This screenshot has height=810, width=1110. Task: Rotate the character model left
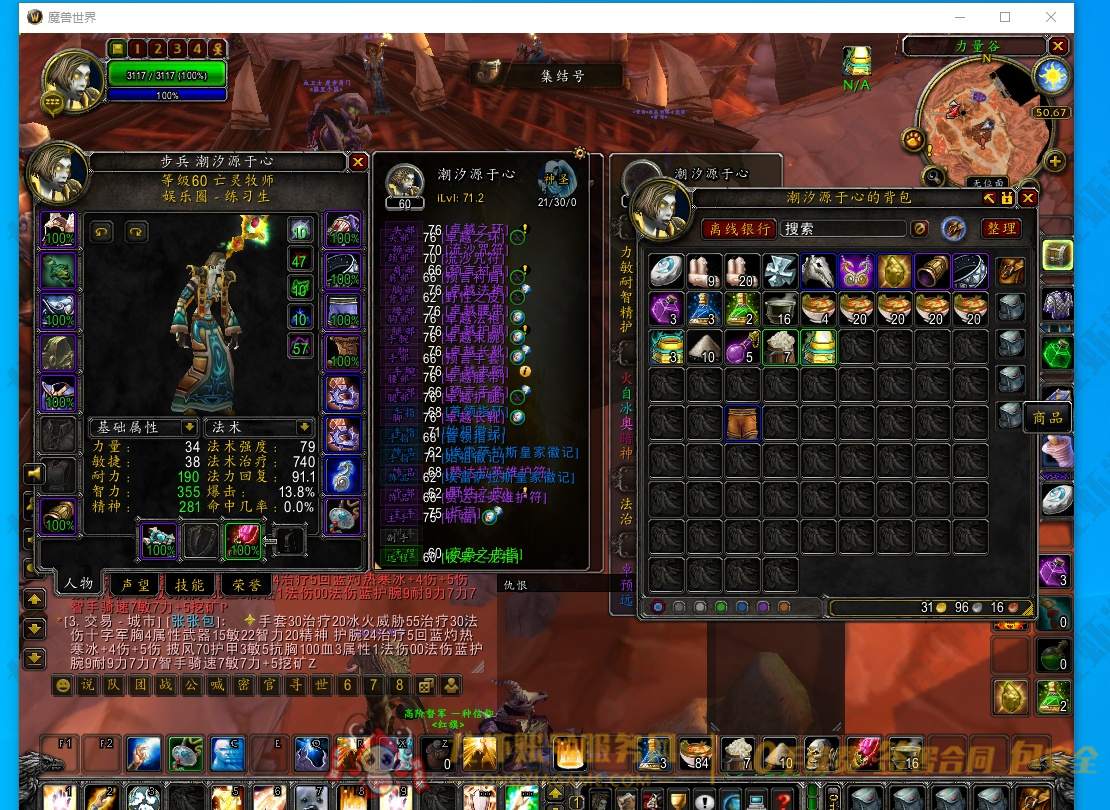point(102,232)
